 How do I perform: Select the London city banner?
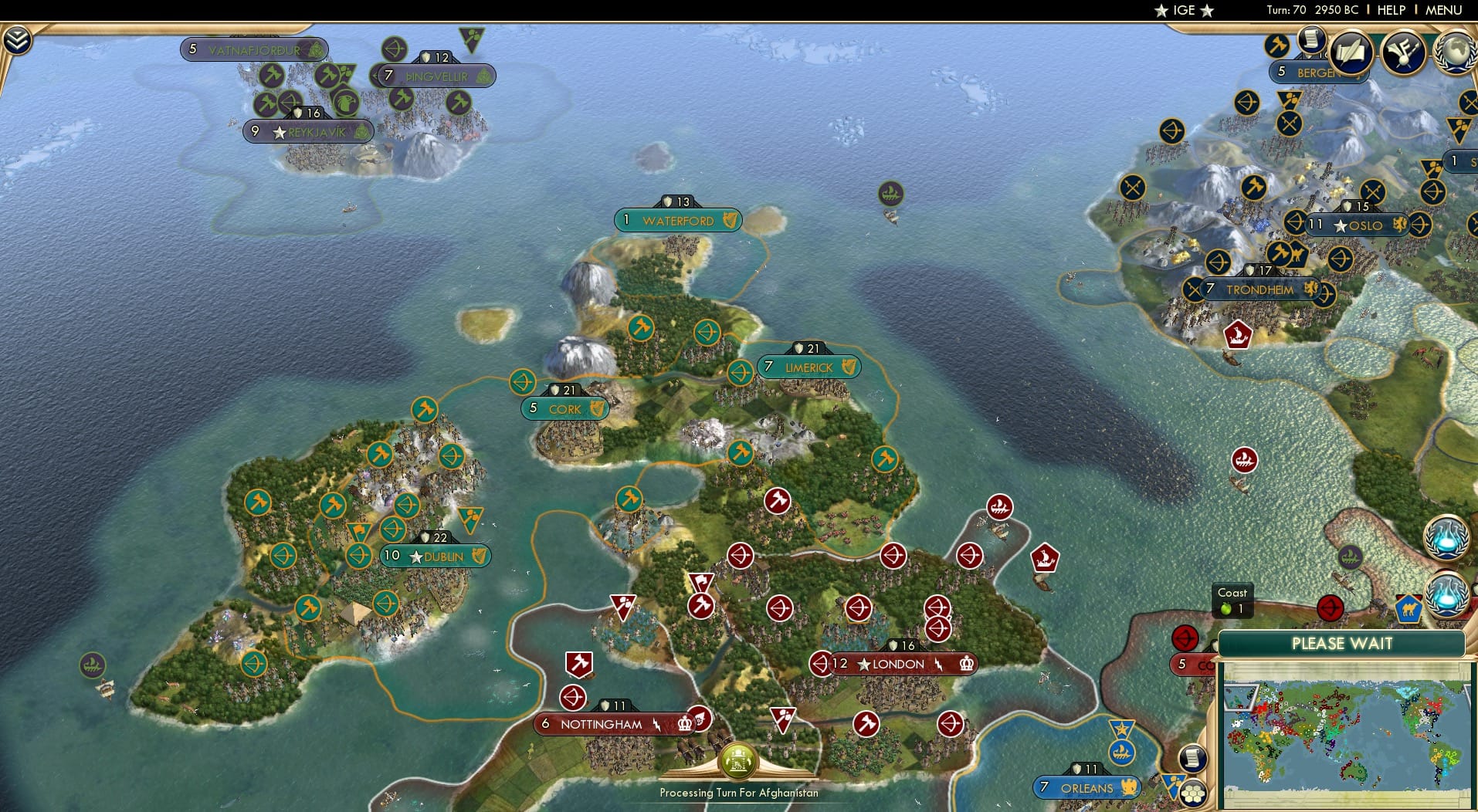pyautogui.click(x=896, y=664)
